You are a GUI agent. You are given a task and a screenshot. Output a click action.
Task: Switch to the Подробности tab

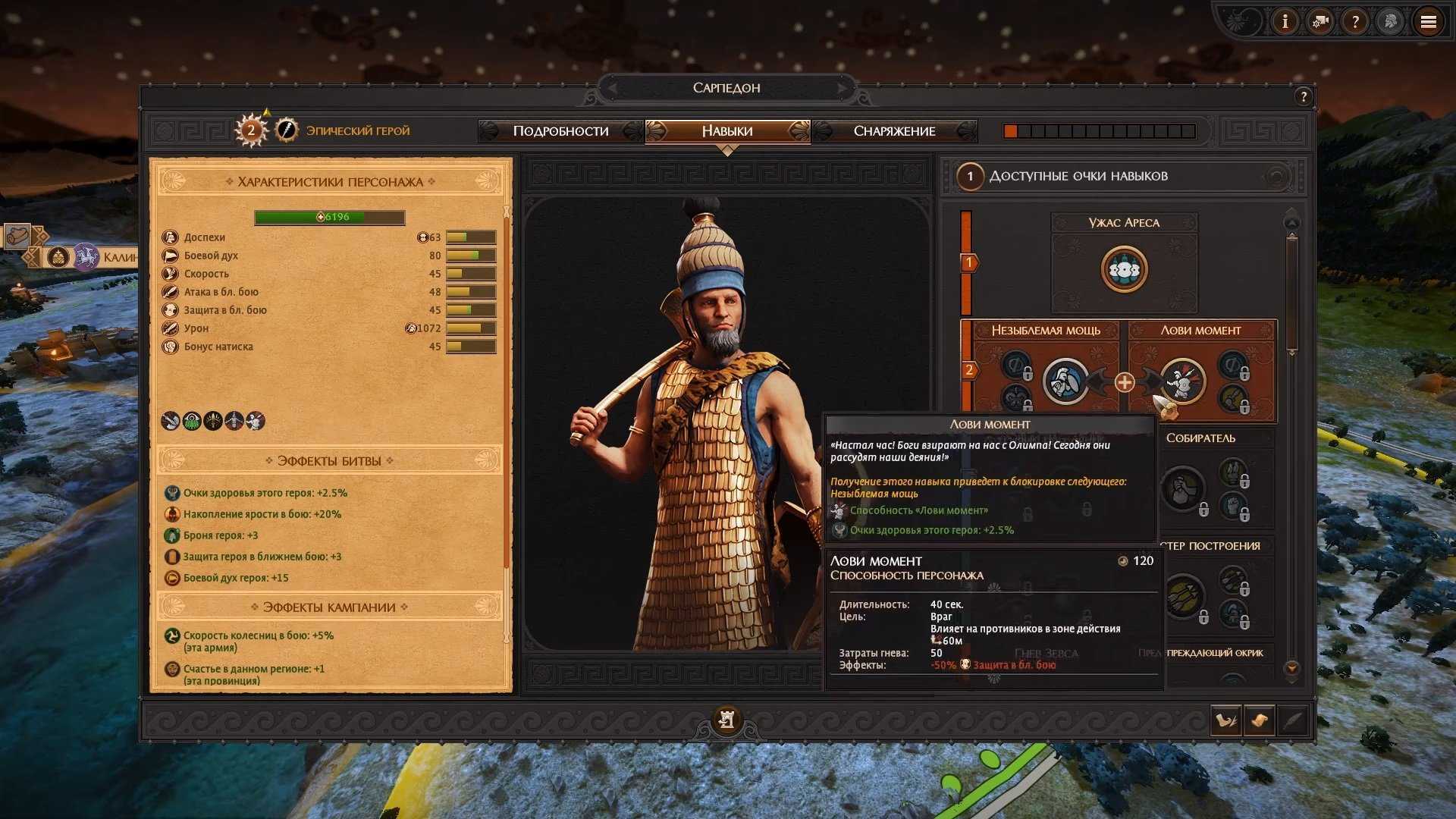(x=560, y=131)
